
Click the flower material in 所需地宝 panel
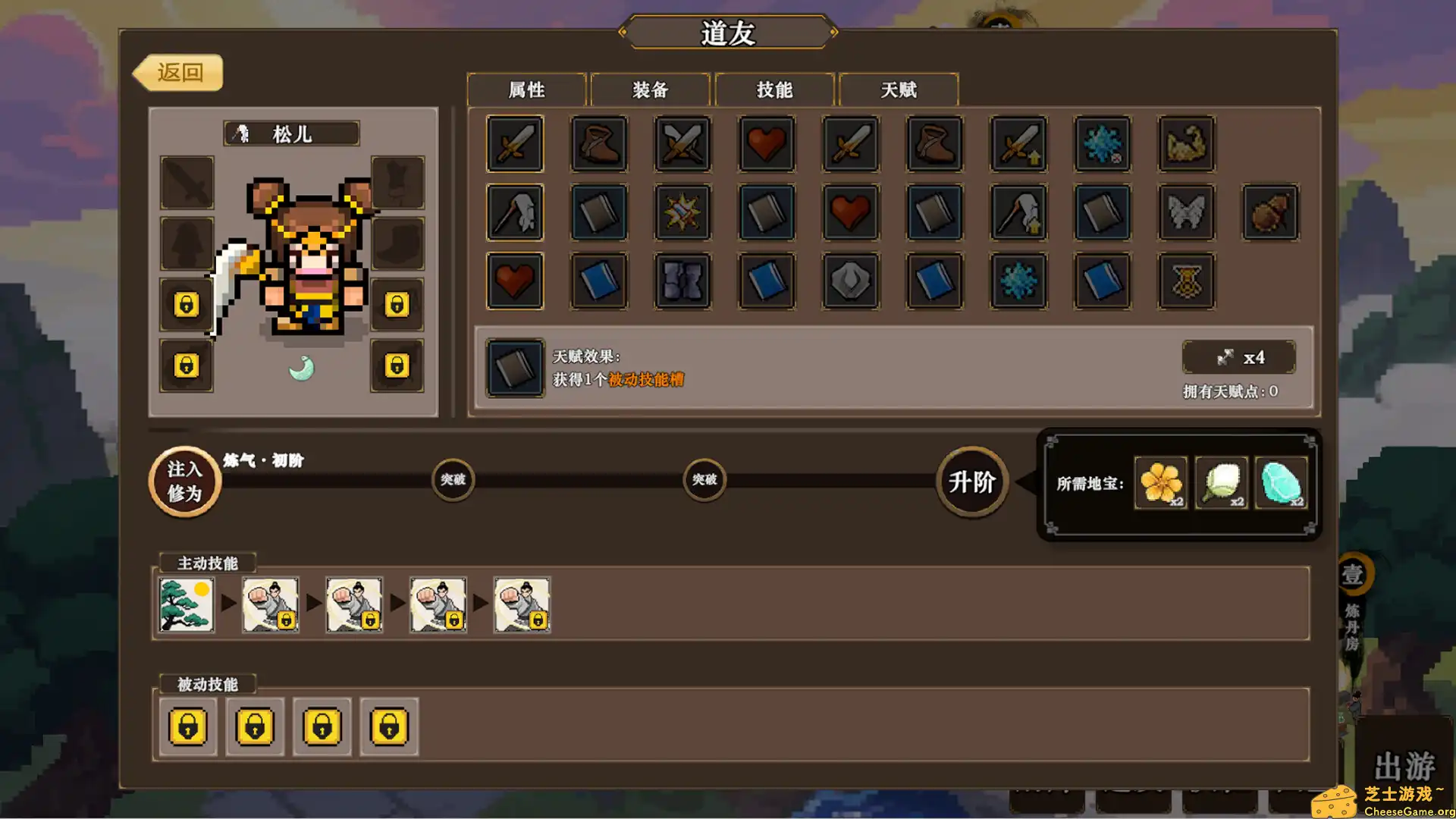(1160, 482)
